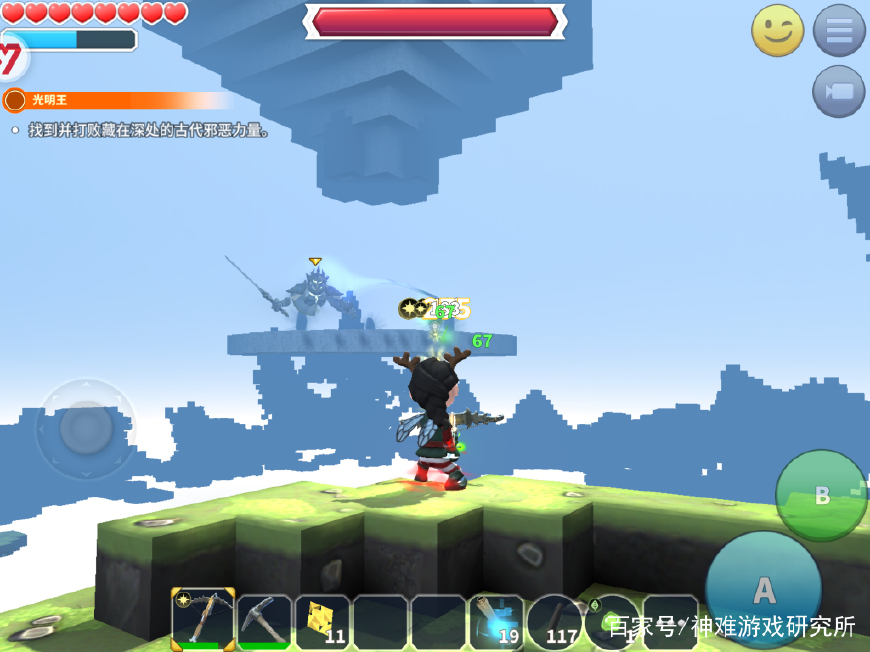Tap the blue A action button

pos(764,589)
